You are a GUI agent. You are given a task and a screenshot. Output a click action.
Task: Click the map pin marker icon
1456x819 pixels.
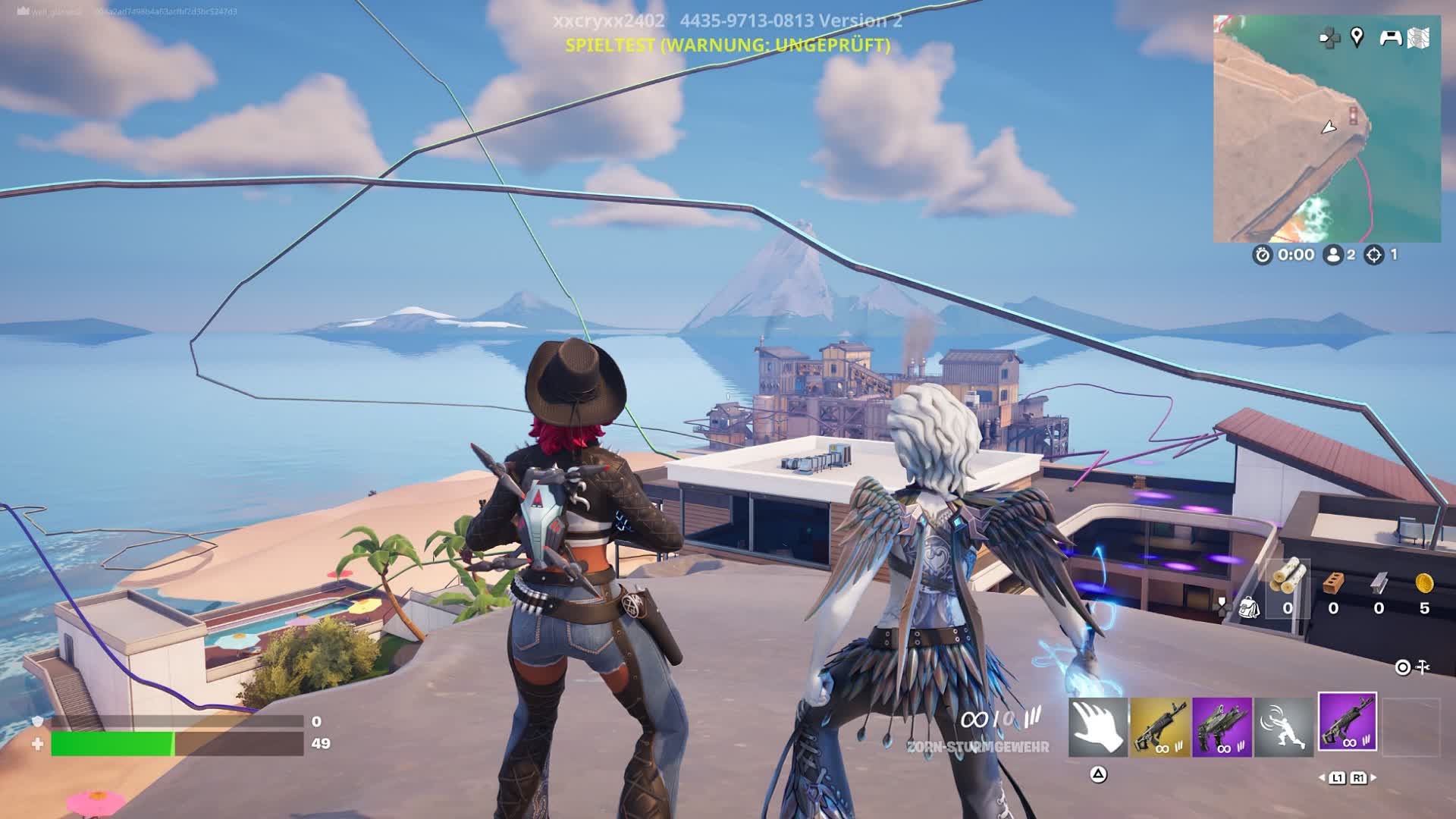(x=1357, y=36)
